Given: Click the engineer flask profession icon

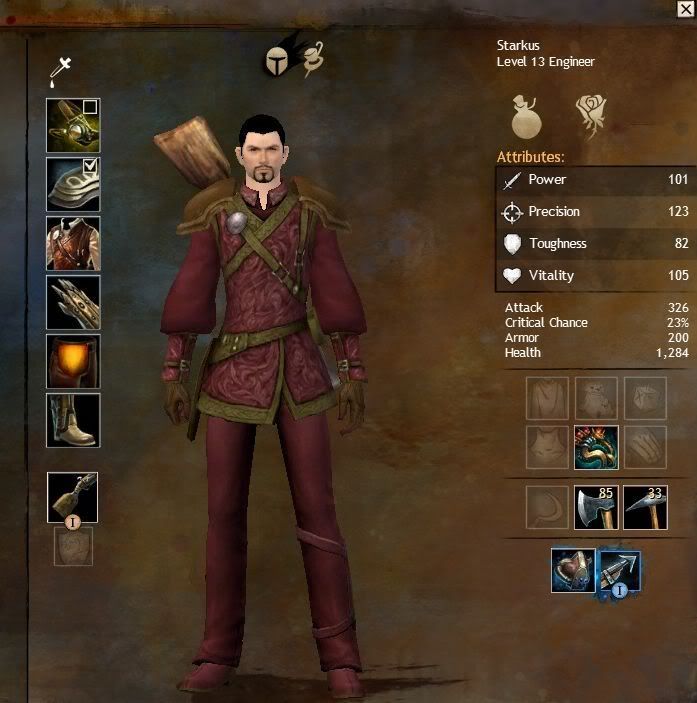Looking at the screenshot, I should point(527,116).
